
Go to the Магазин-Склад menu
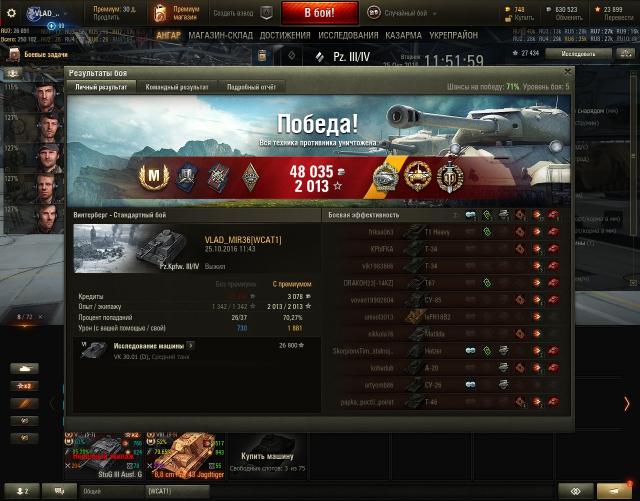point(222,35)
